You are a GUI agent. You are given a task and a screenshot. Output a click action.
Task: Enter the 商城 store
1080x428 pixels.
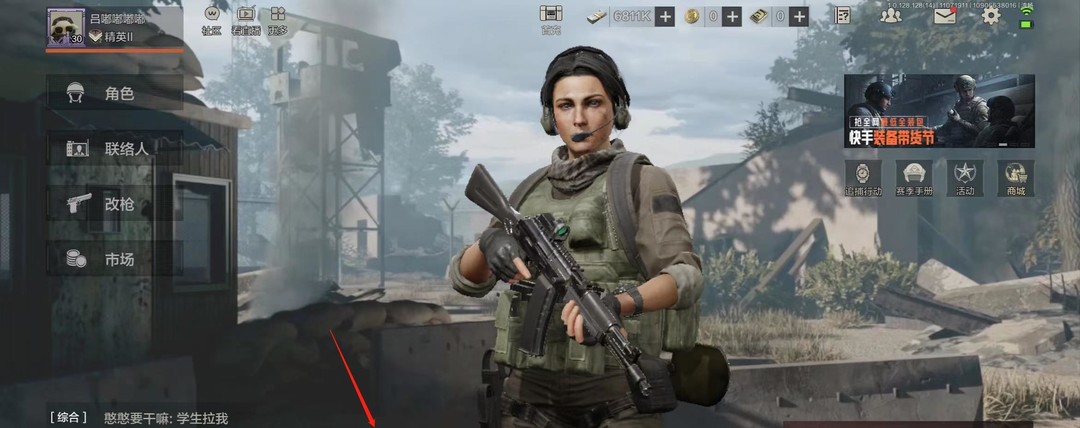click(1016, 177)
